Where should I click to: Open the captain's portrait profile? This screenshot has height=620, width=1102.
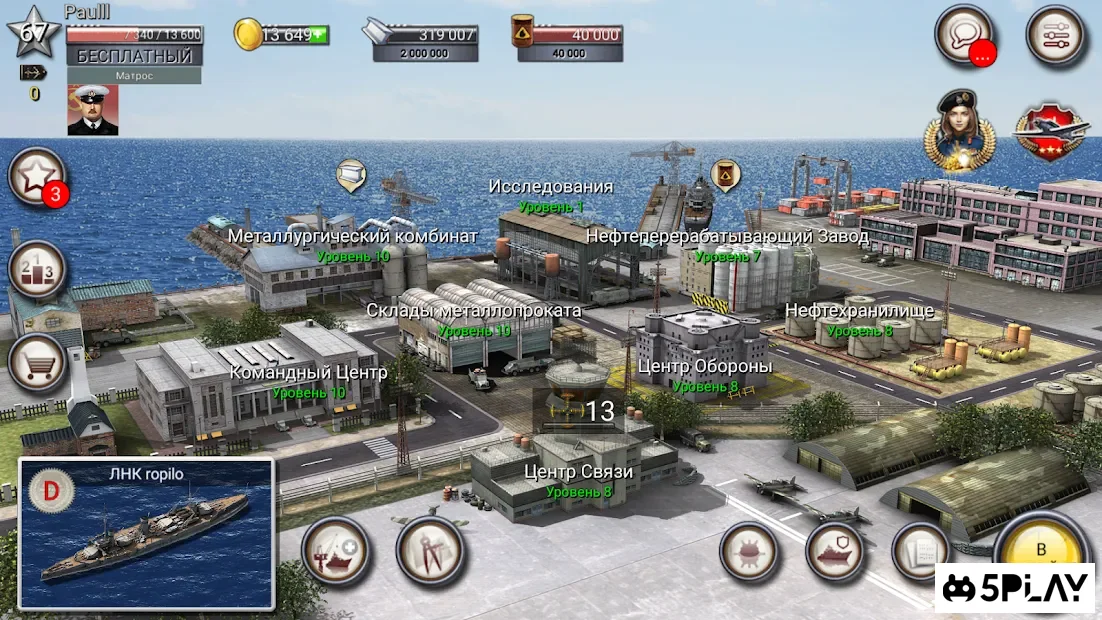93,110
